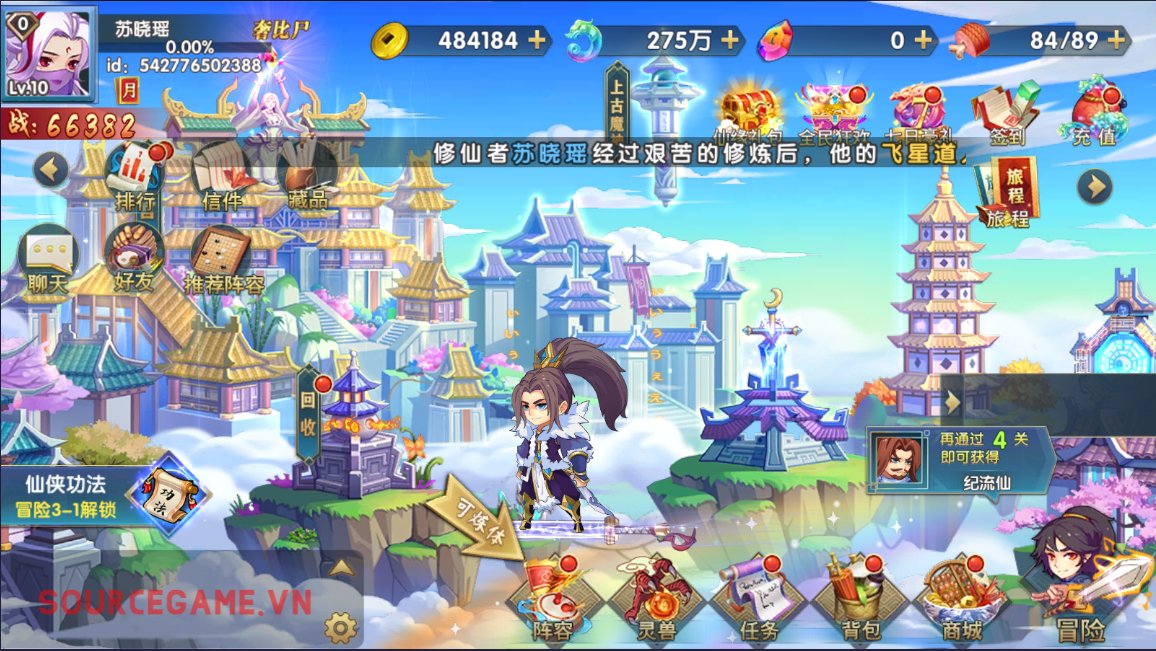View the 好友 friends list
The width and height of the screenshot is (1156, 651).
[134, 258]
